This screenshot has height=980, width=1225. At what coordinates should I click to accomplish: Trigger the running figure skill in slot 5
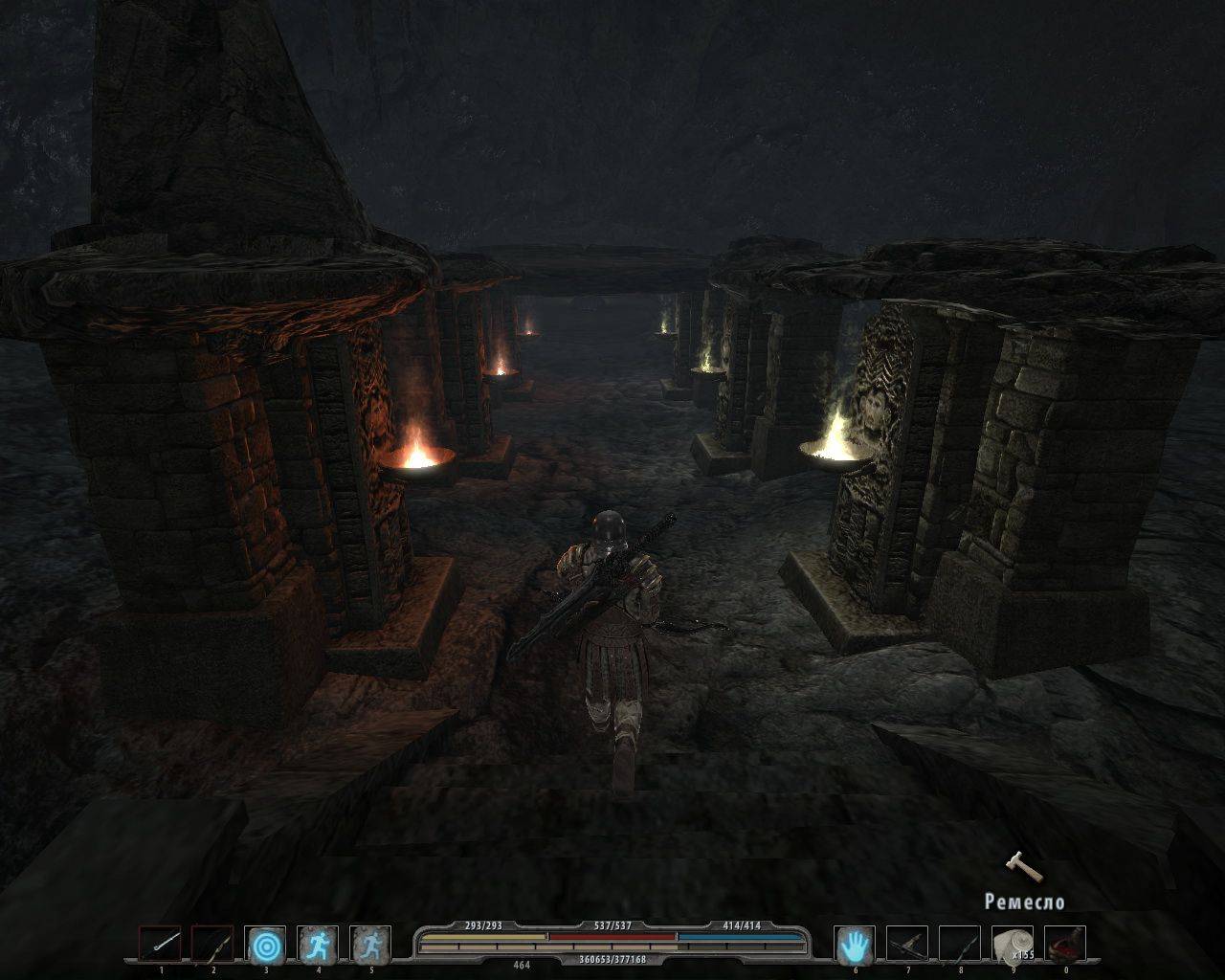tap(370, 945)
